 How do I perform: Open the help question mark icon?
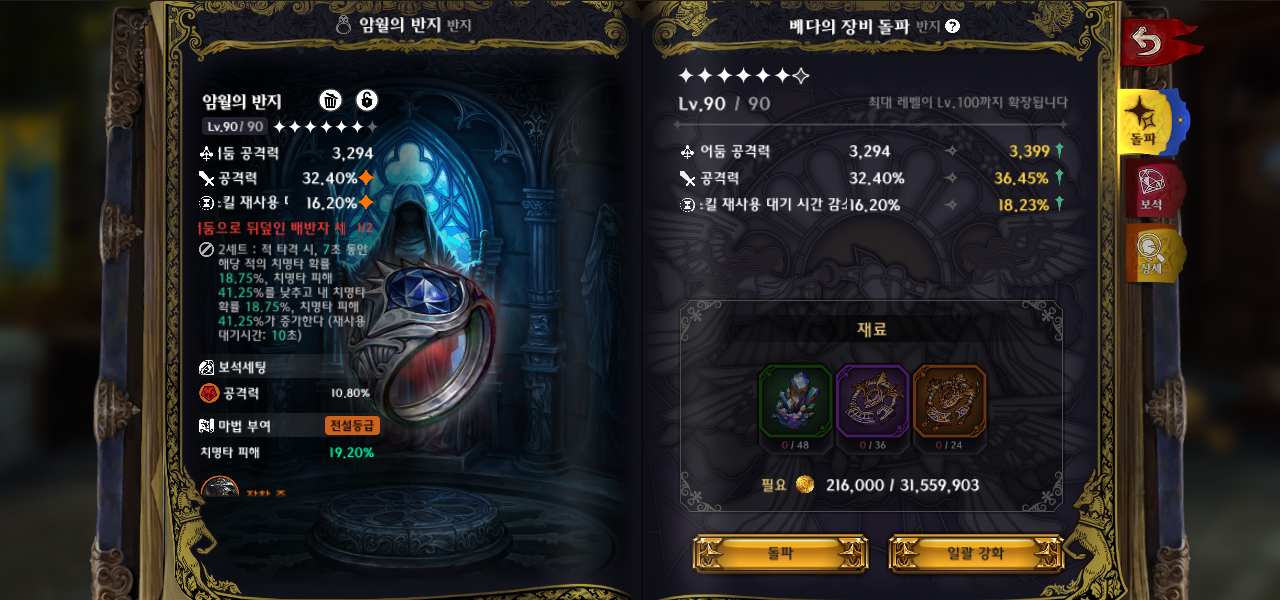[952, 26]
